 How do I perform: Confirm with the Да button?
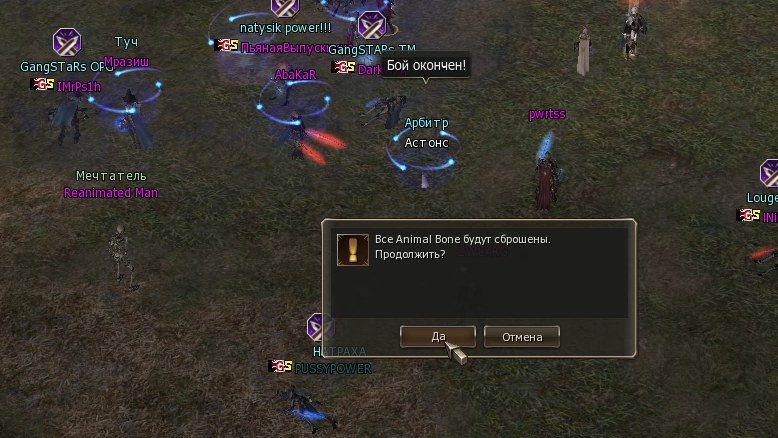click(437, 336)
